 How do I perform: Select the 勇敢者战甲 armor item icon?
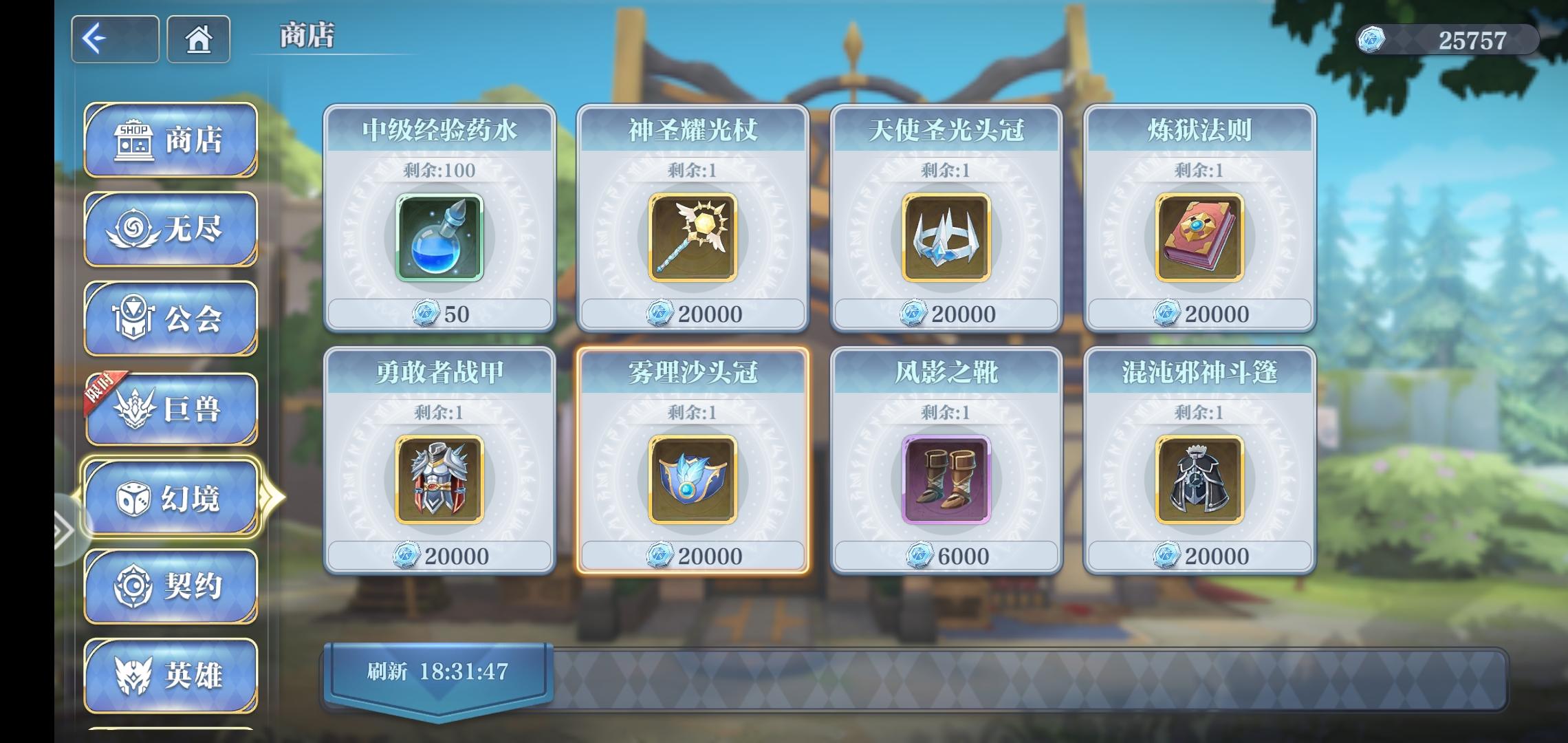click(439, 482)
